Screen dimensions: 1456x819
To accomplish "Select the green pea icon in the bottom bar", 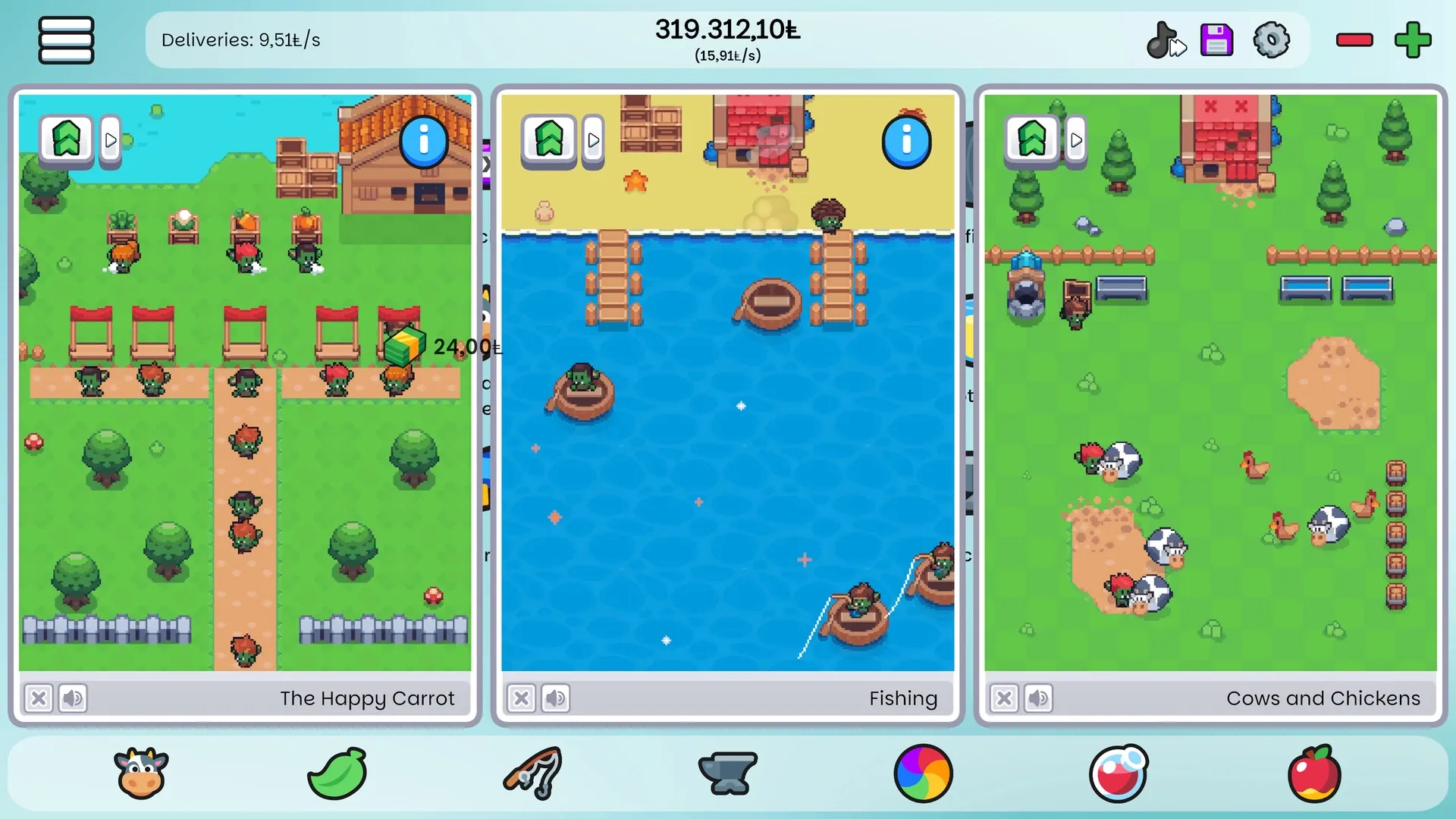I will 337,773.
